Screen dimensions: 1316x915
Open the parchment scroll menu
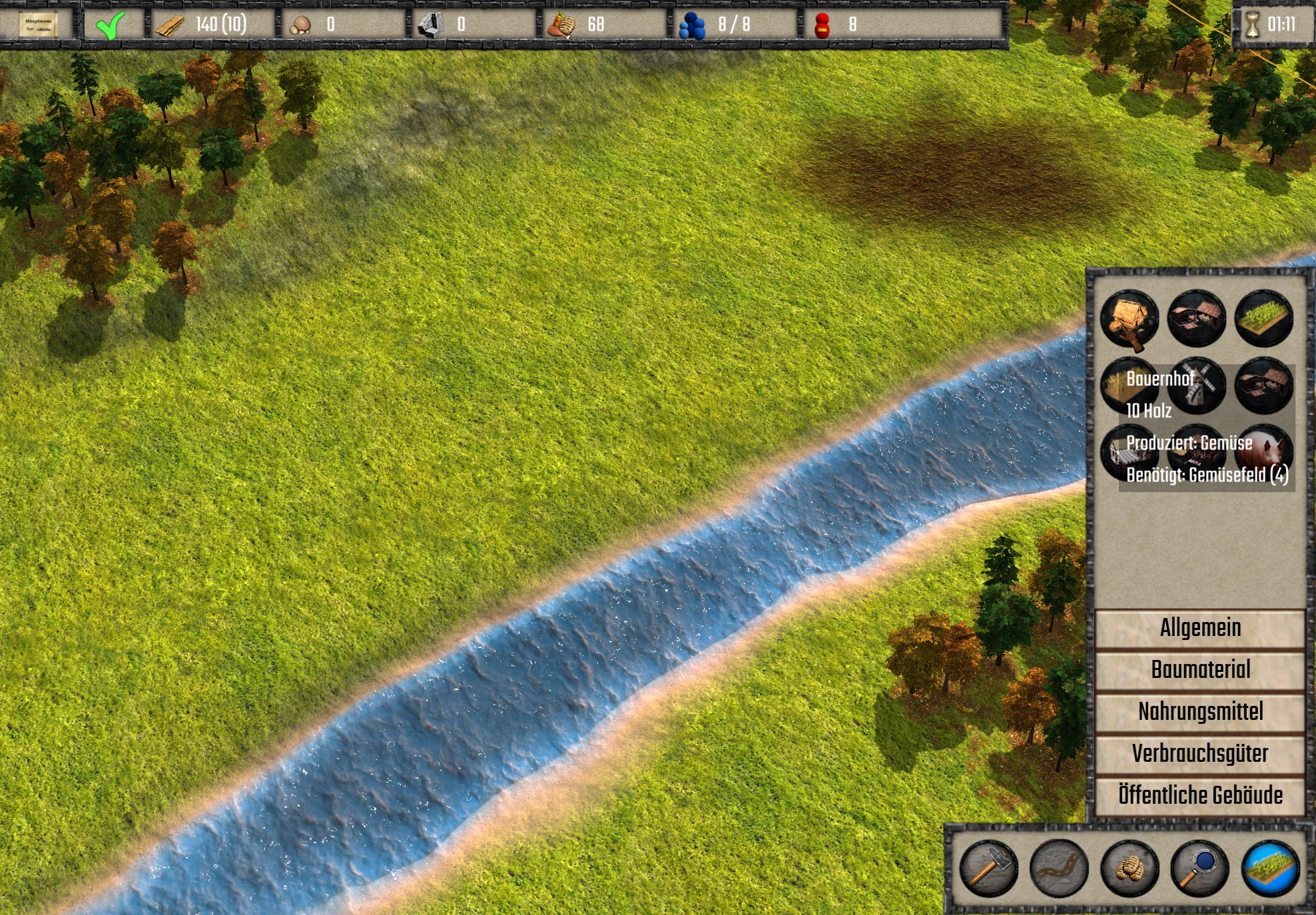click(37, 25)
